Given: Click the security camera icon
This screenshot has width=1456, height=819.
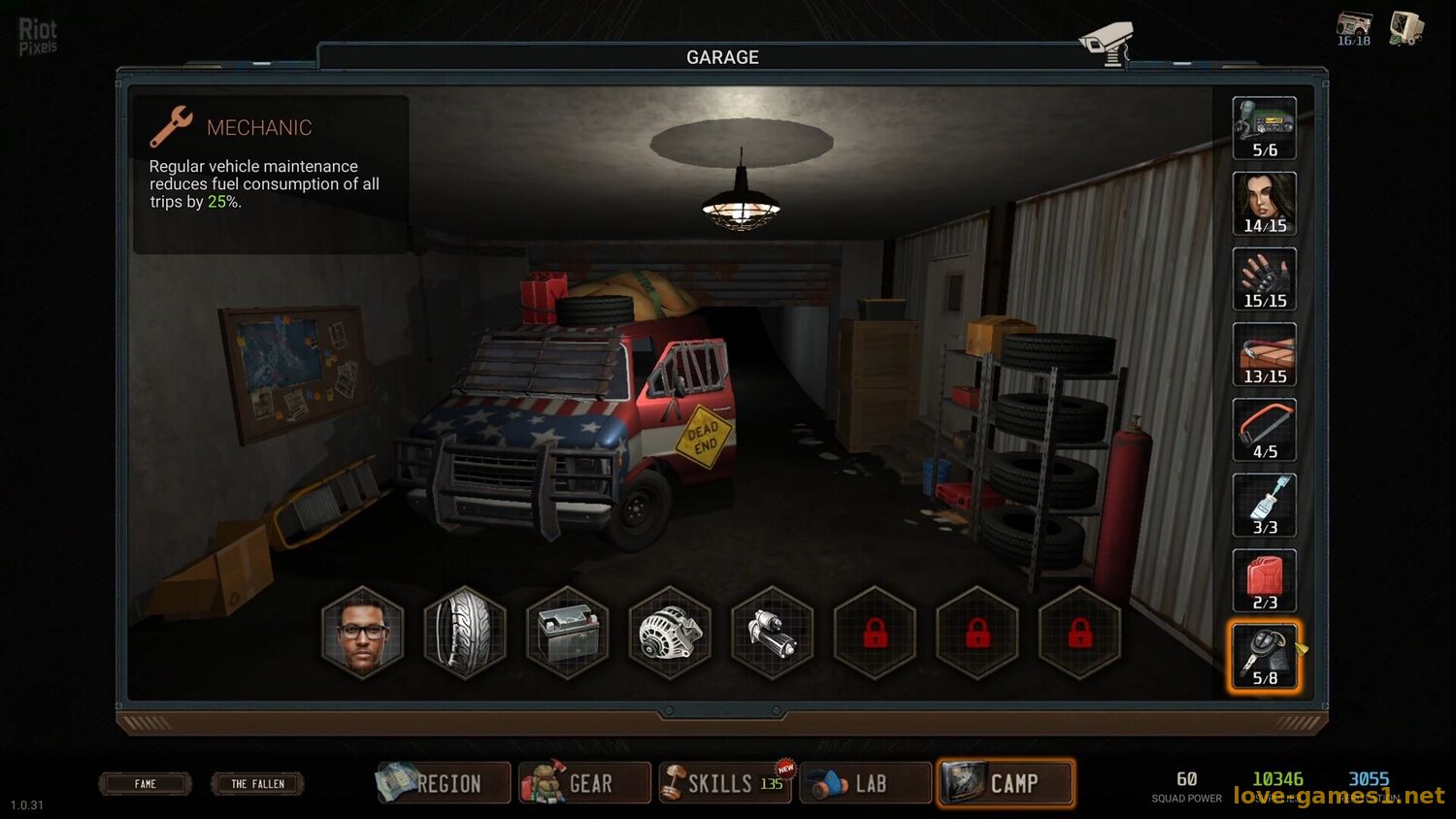Looking at the screenshot, I should [1108, 43].
